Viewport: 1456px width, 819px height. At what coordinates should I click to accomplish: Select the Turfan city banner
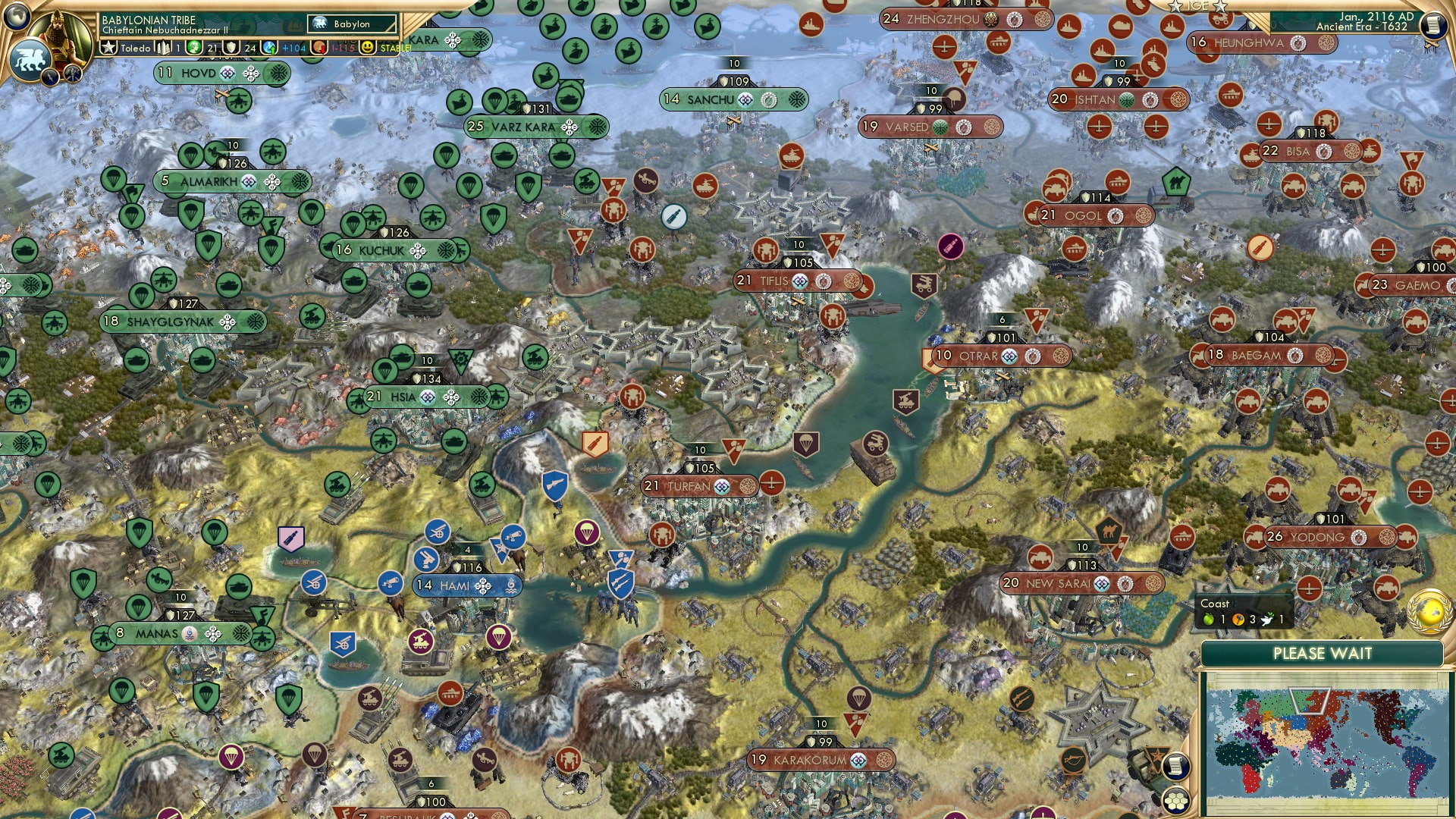click(685, 486)
